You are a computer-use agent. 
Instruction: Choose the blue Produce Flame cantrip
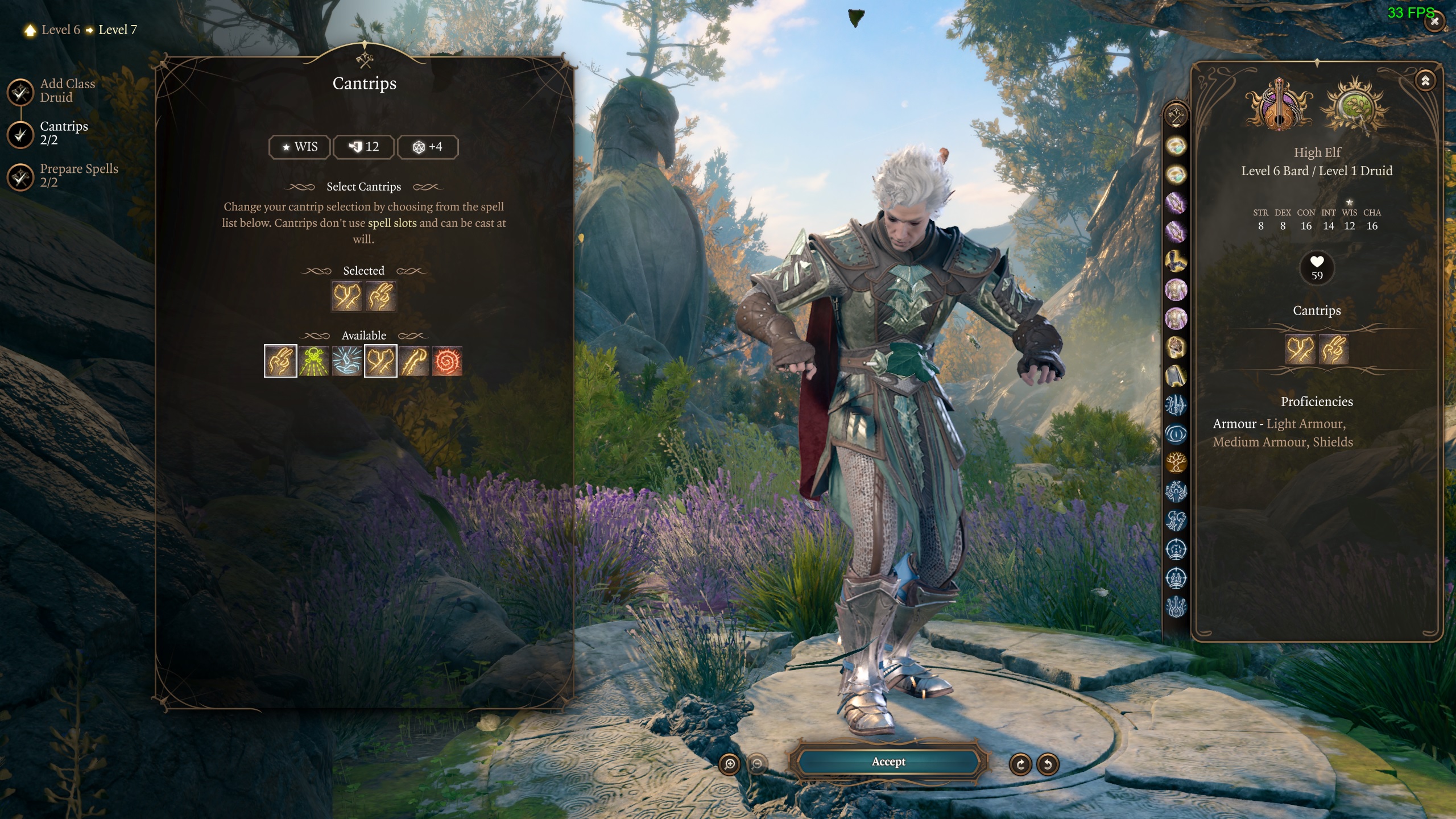coord(347,361)
